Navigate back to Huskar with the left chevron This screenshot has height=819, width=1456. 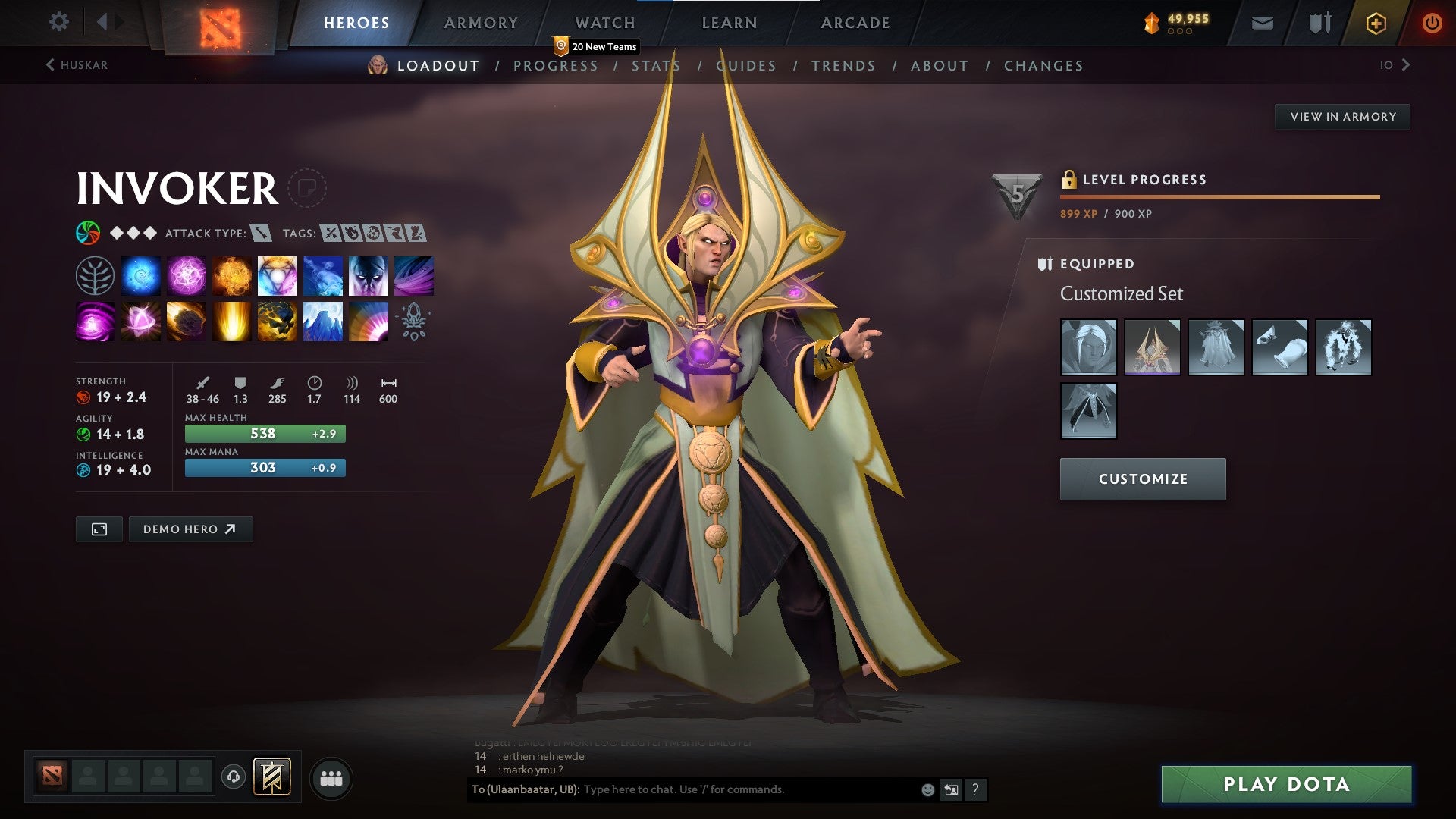click(50, 65)
